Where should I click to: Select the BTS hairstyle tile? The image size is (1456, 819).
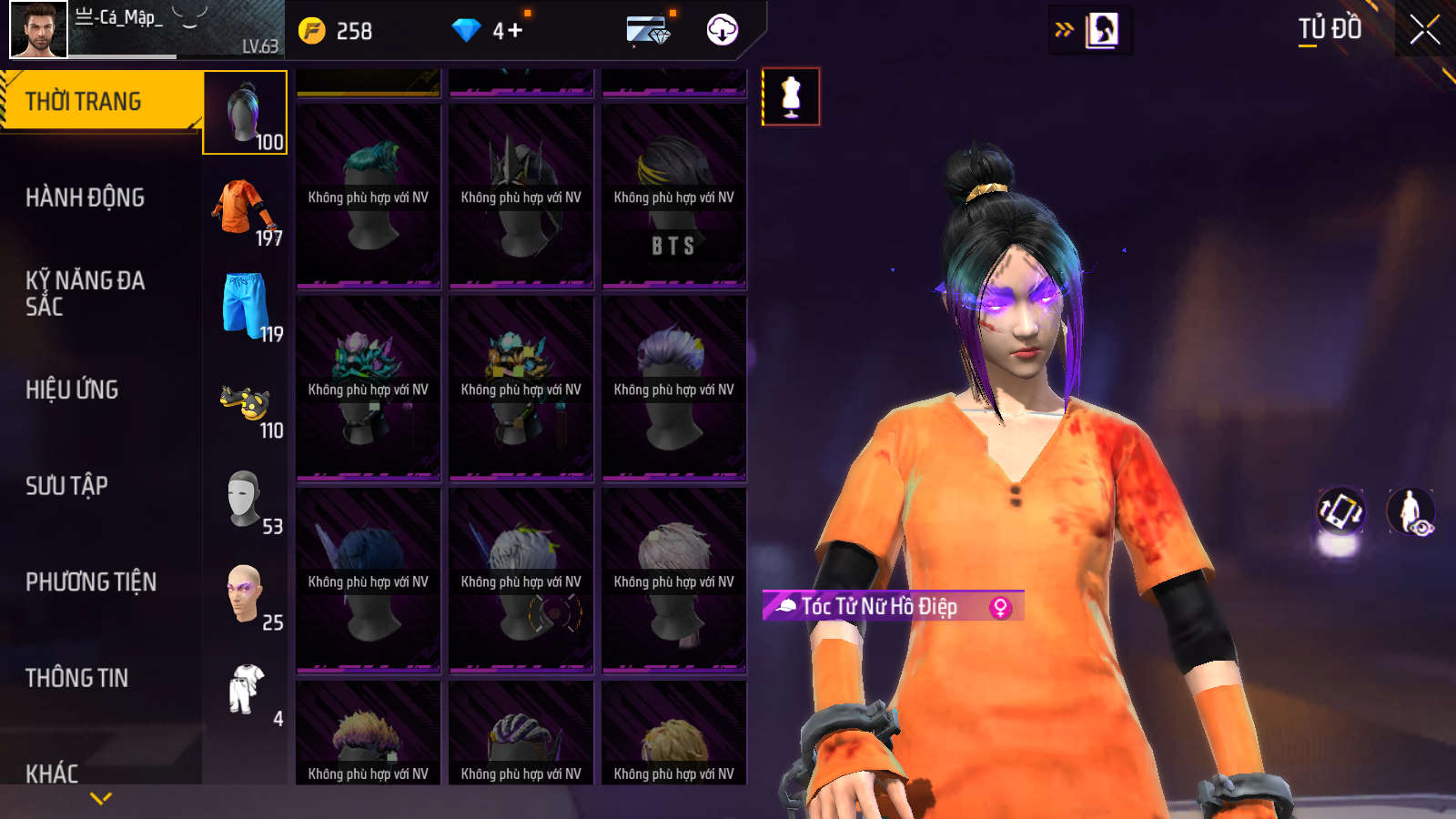[x=673, y=197]
